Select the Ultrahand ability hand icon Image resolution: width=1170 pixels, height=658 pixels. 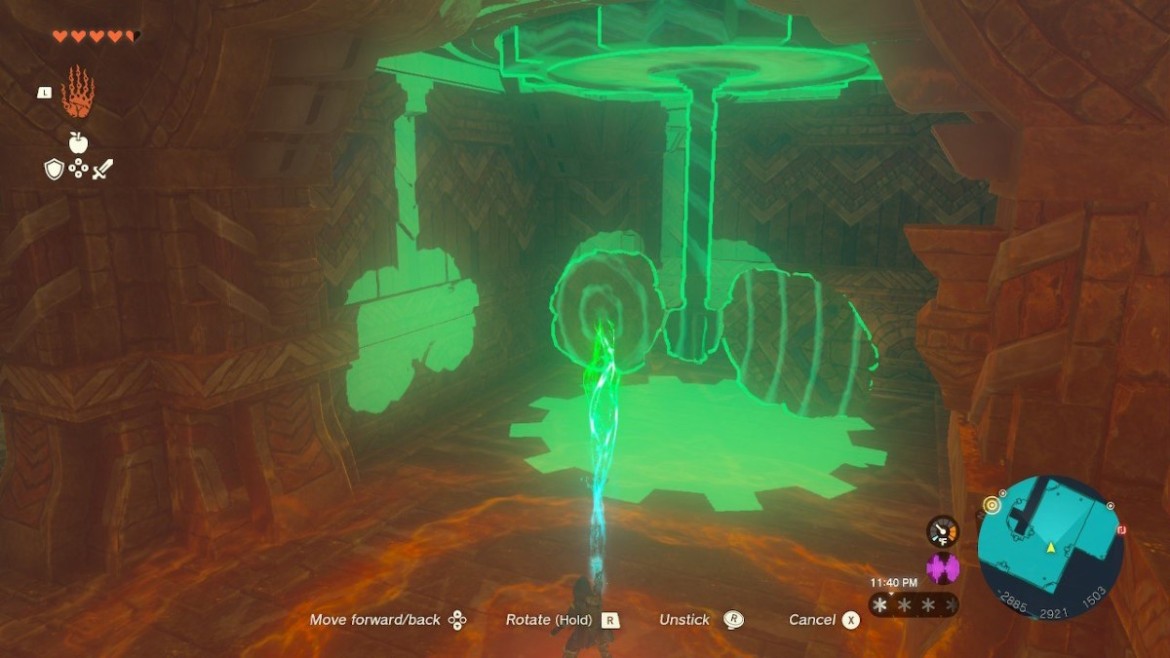77,93
